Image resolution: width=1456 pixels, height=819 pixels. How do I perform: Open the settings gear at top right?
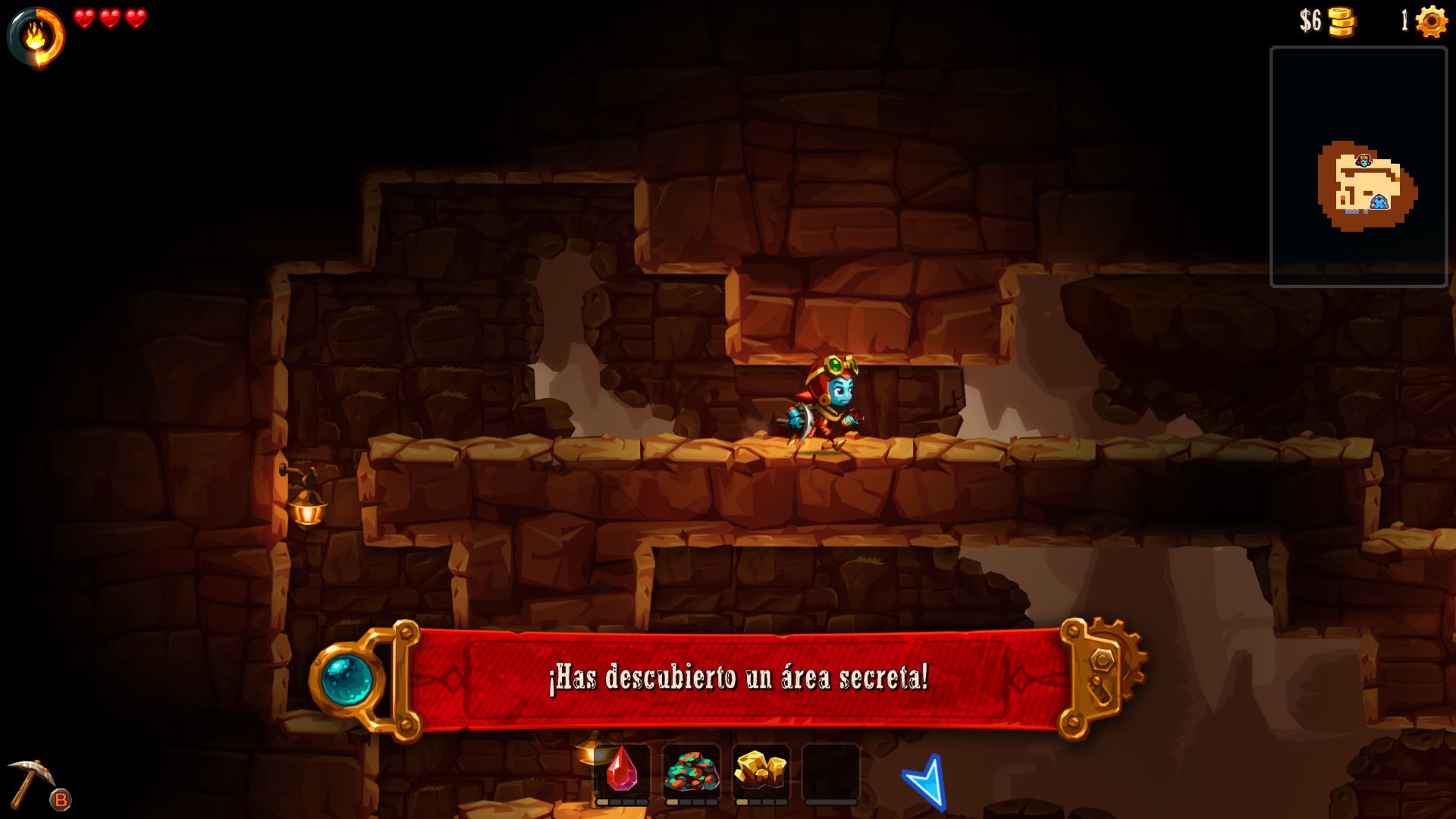(1431, 20)
